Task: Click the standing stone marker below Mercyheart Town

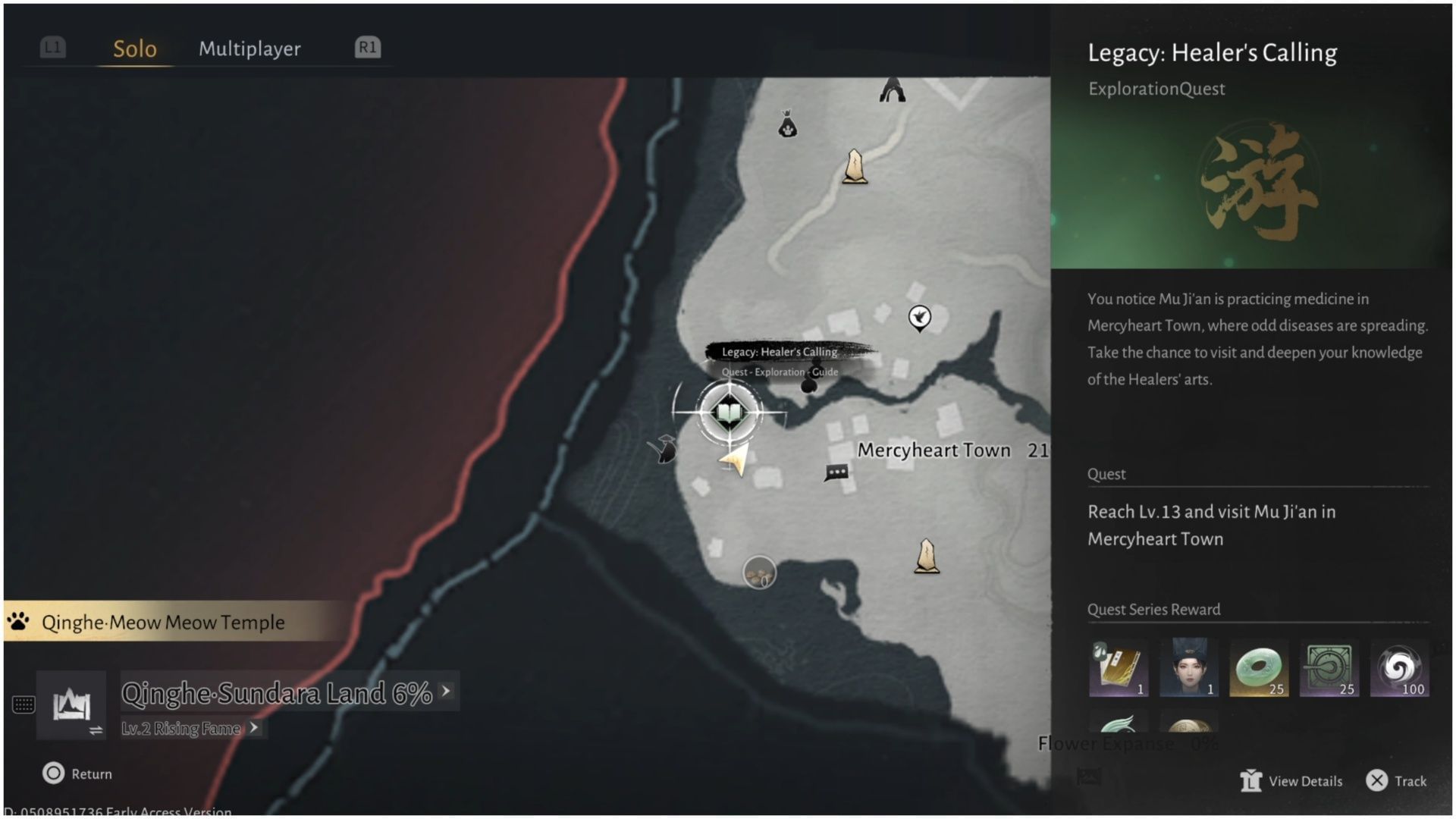Action: point(927,552)
